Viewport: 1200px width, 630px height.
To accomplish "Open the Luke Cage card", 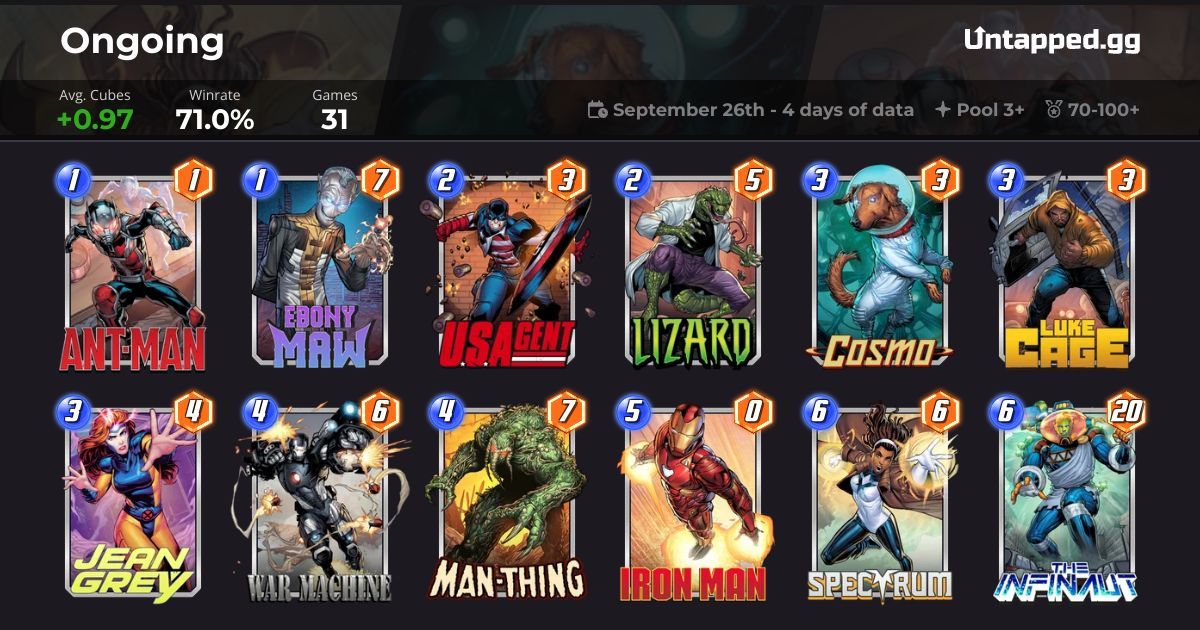I will point(1067,272).
